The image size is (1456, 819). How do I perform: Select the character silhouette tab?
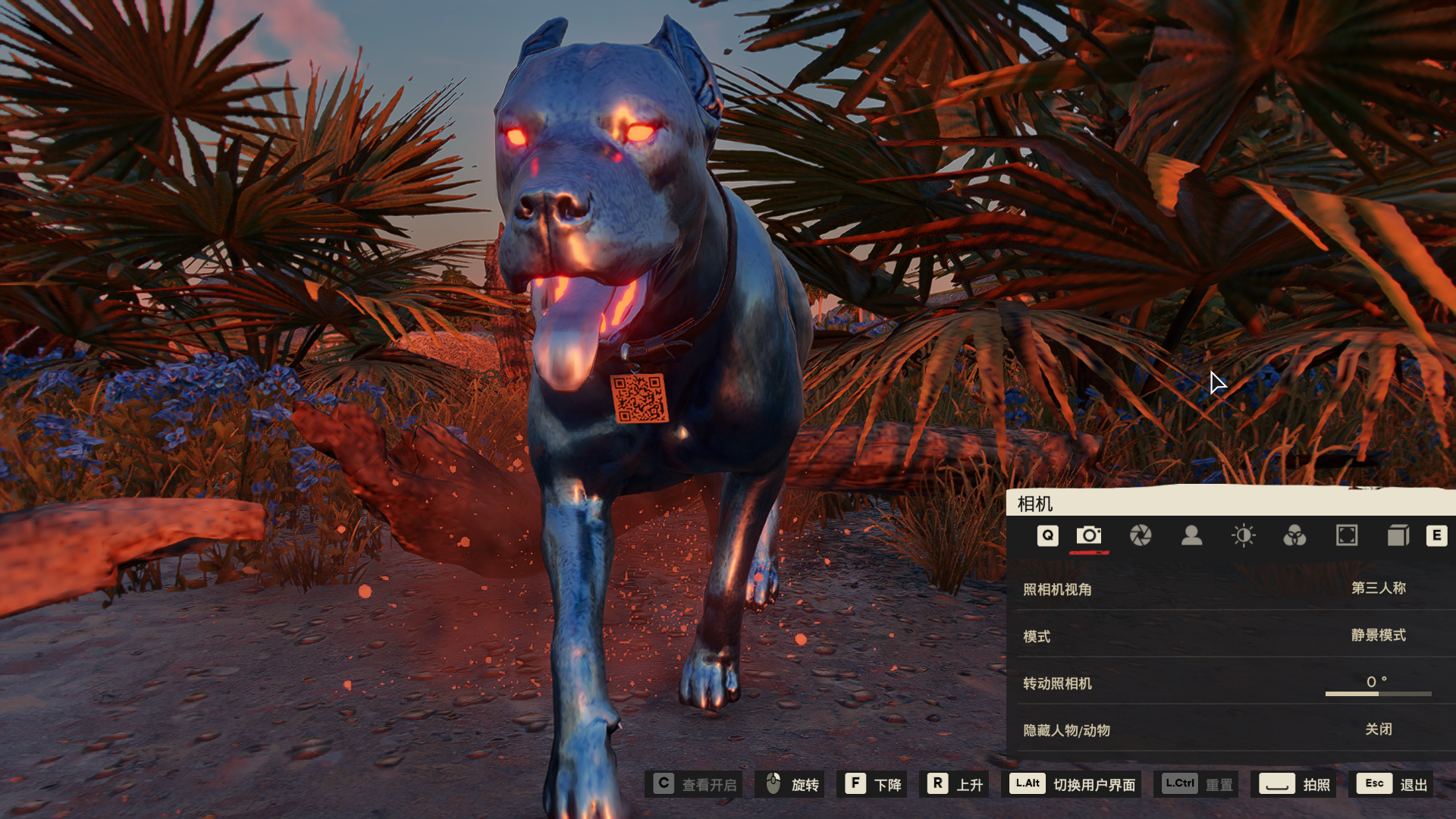[1192, 535]
